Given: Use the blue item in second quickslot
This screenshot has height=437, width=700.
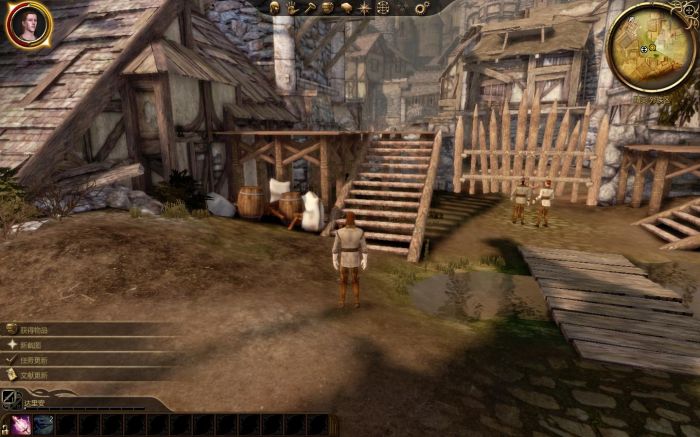Looking at the screenshot, I should click(43, 425).
